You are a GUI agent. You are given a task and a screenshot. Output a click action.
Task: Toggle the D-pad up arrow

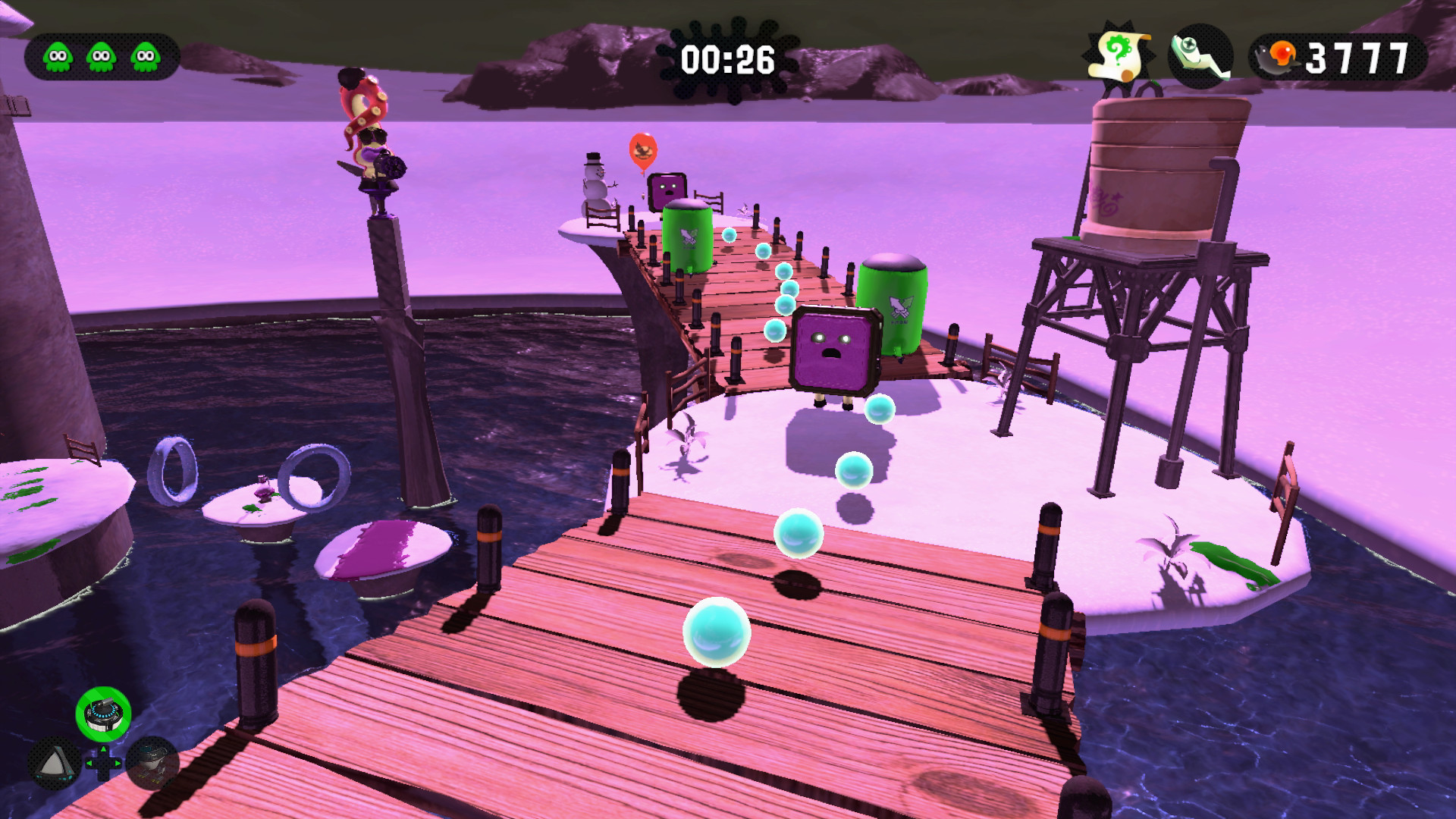point(103,750)
